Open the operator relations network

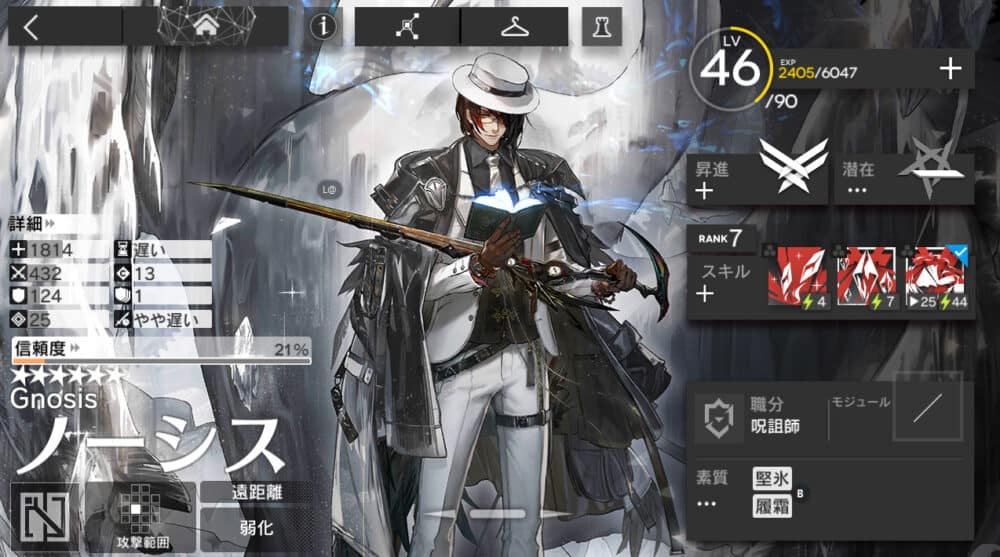[407, 27]
